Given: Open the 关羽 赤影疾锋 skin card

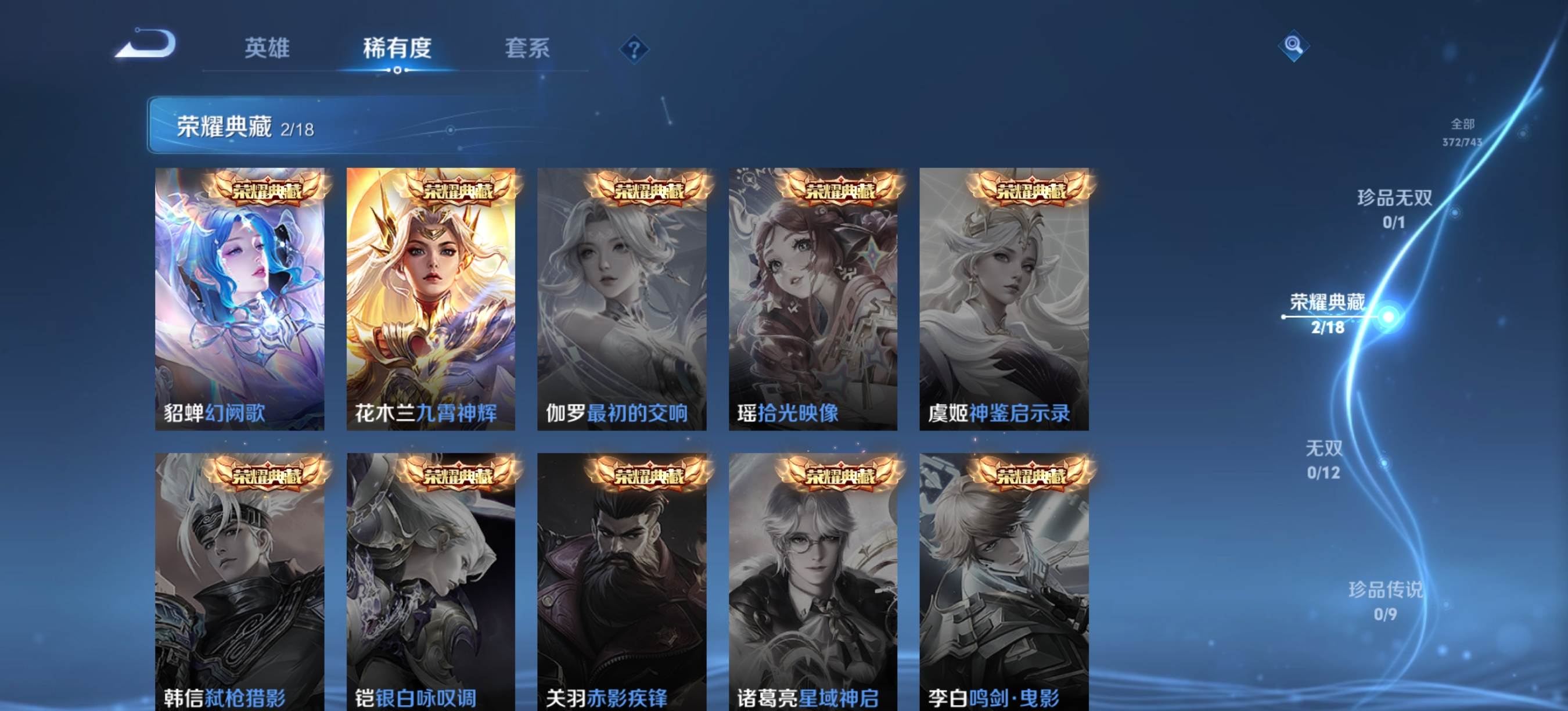Looking at the screenshot, I should click(621, 581).
